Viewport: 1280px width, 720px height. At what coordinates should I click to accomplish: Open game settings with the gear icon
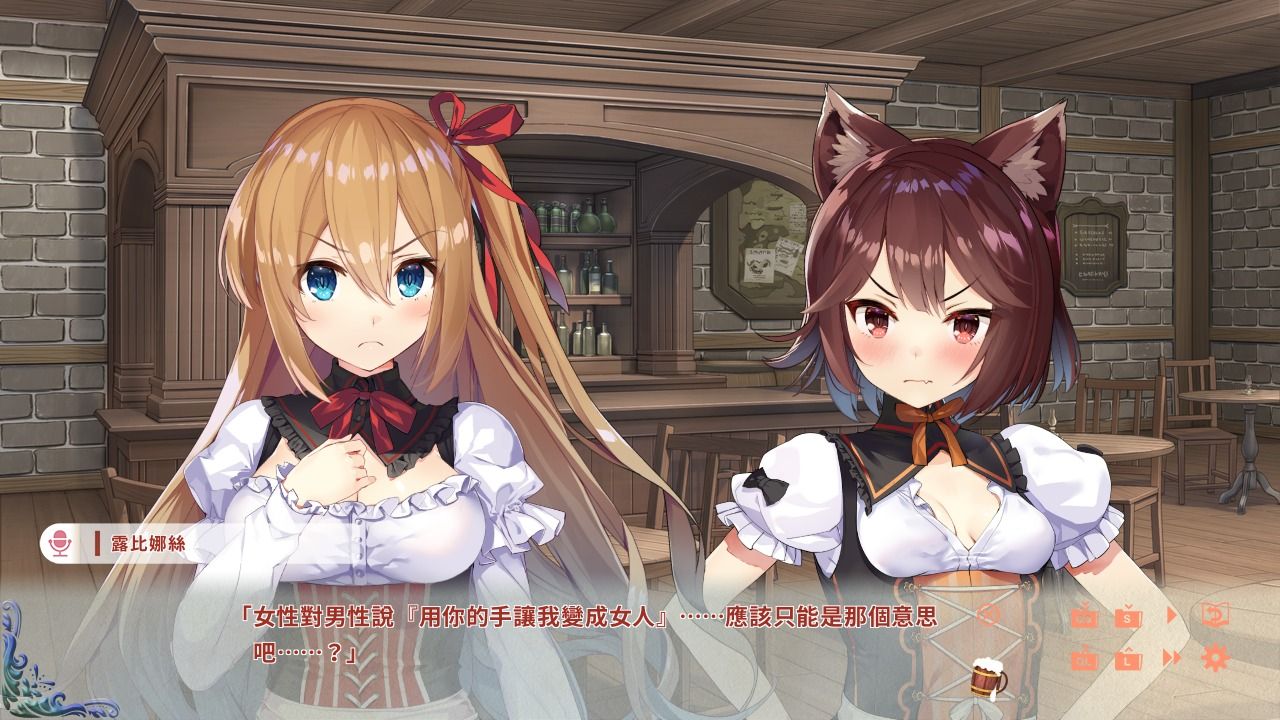click(x=1216, y=658)
